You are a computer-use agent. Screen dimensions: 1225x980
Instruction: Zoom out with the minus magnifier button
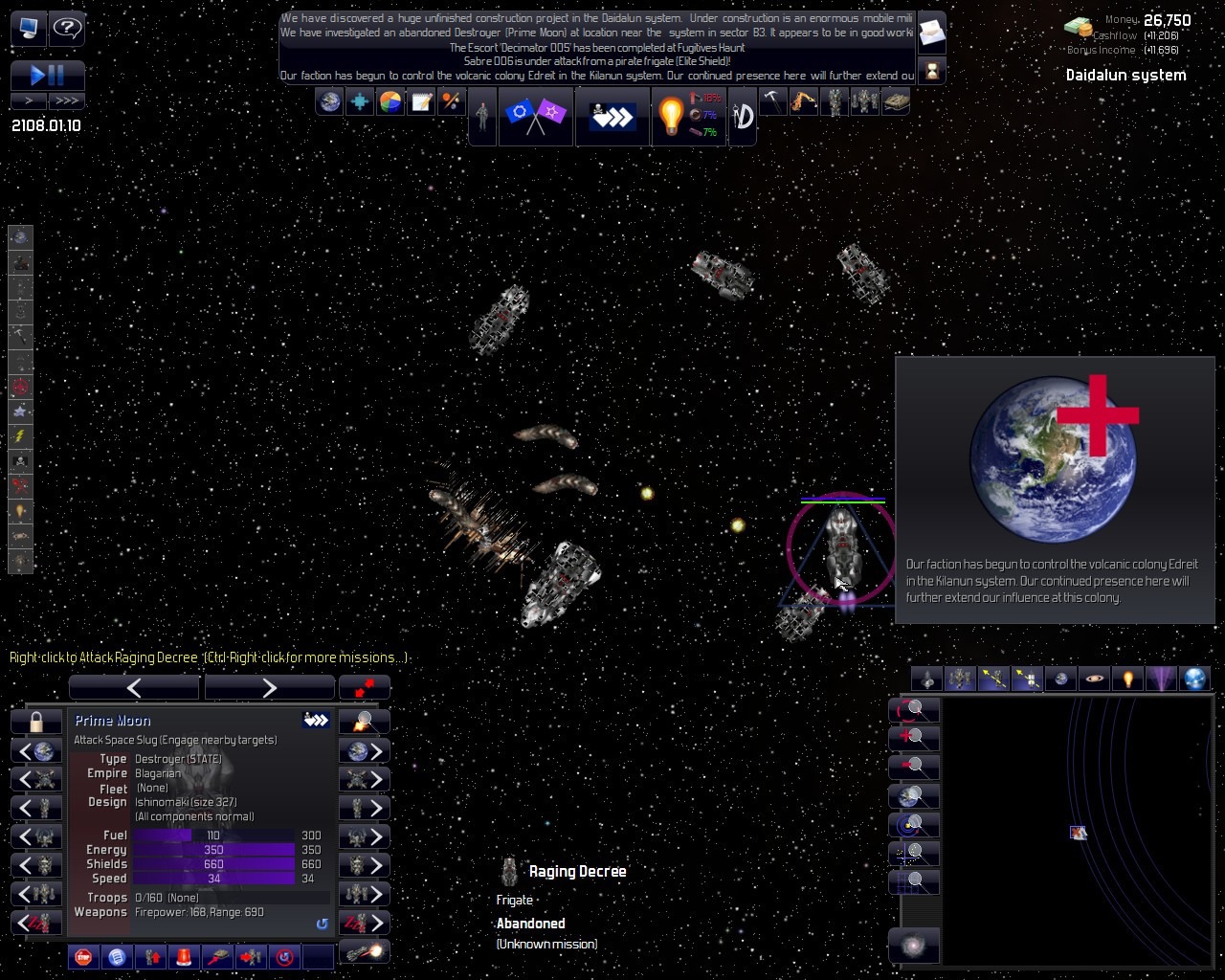coord(914,767)
